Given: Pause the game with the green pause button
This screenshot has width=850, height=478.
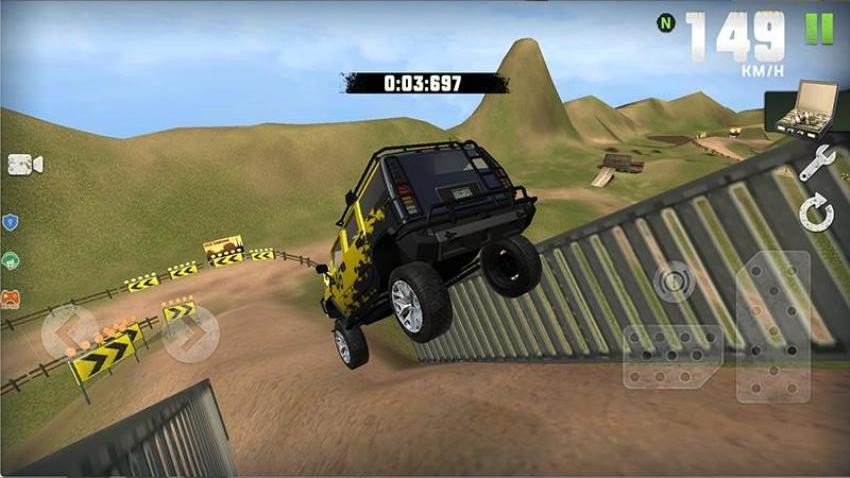Looking at the screenshot, I should tap(819, 29).
